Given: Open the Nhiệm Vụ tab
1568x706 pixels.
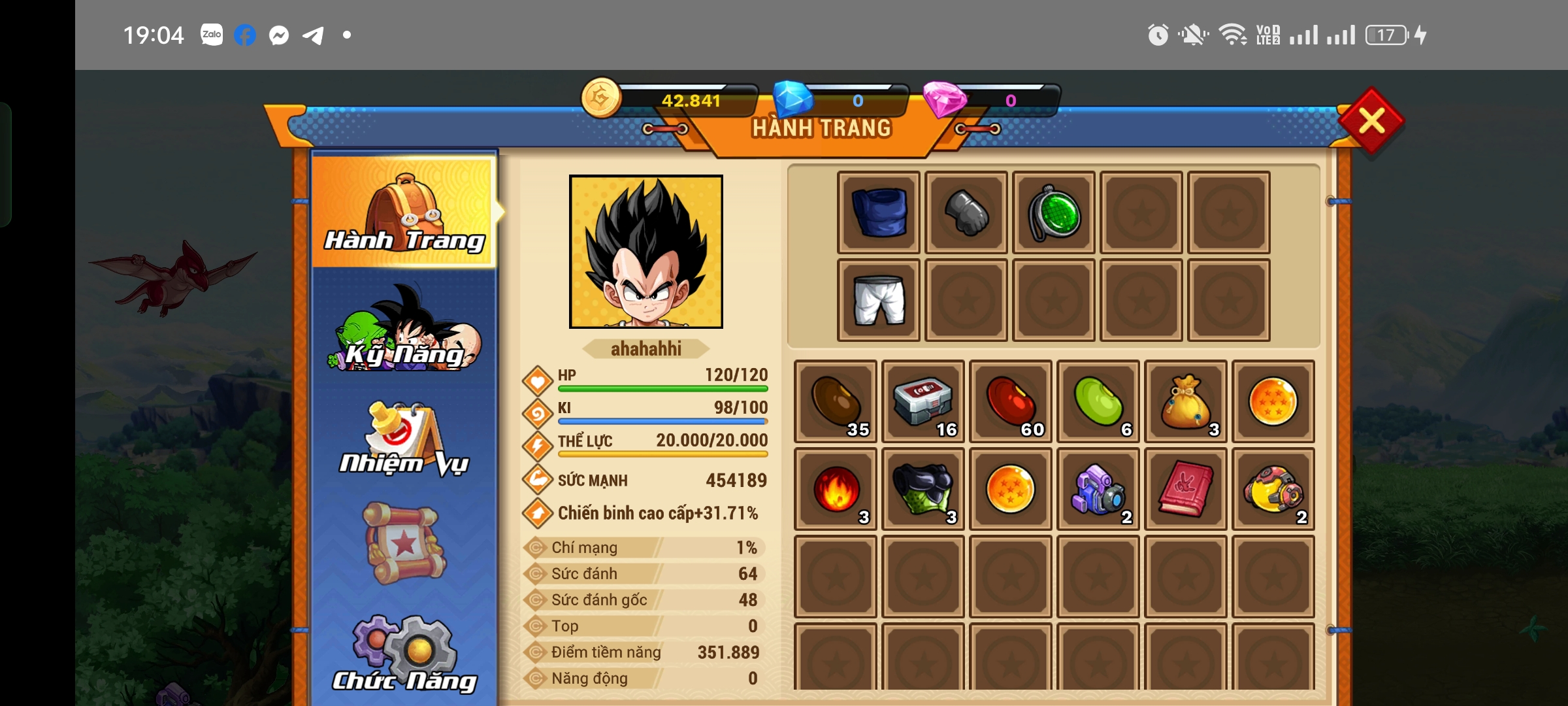Looking at the screenshot, I should (x=405, y=438).
